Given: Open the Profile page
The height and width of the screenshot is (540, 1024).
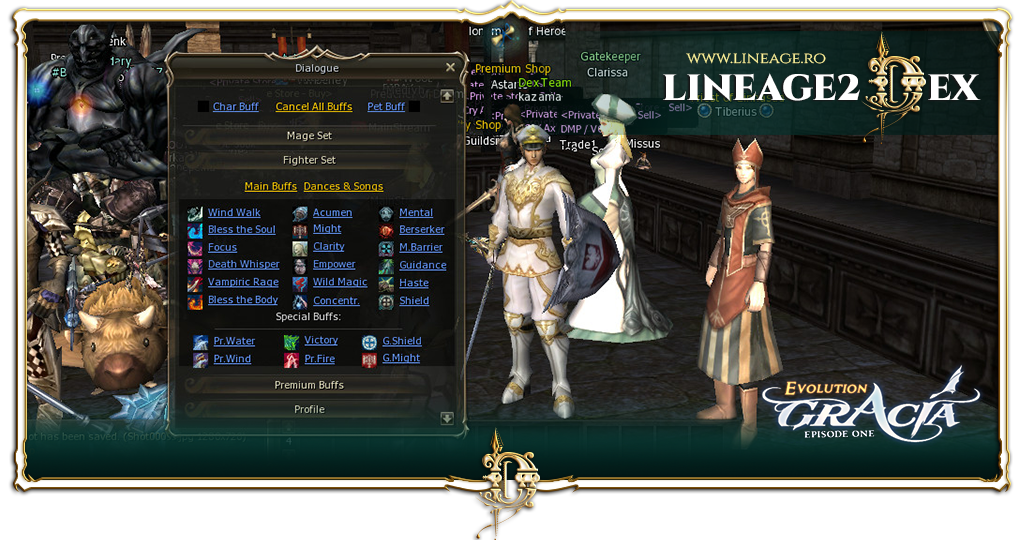Looking at the screenshot, I should pos(308,409).
